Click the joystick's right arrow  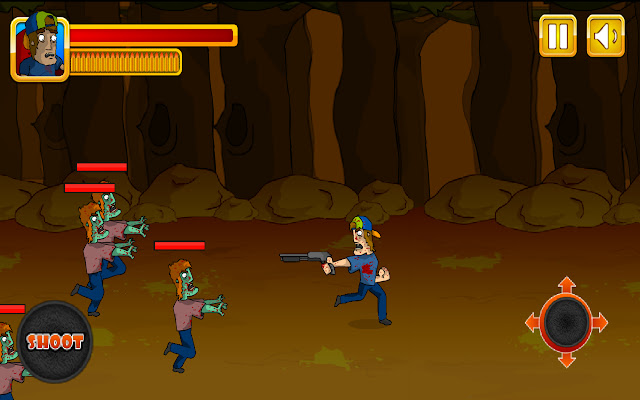click(601, 322)
